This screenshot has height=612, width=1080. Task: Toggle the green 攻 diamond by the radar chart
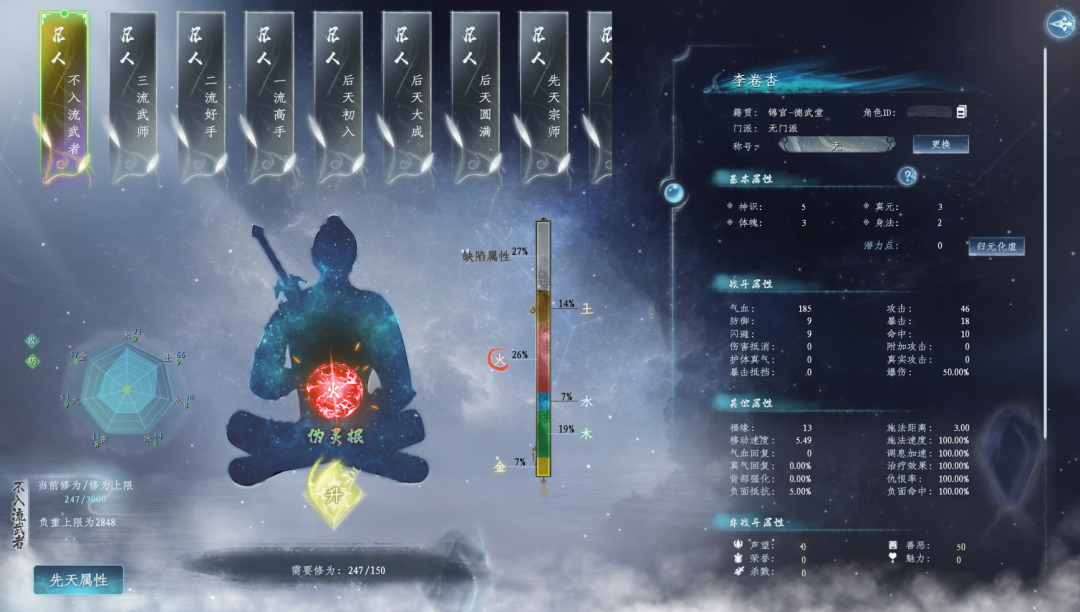[x=32, y=340]
